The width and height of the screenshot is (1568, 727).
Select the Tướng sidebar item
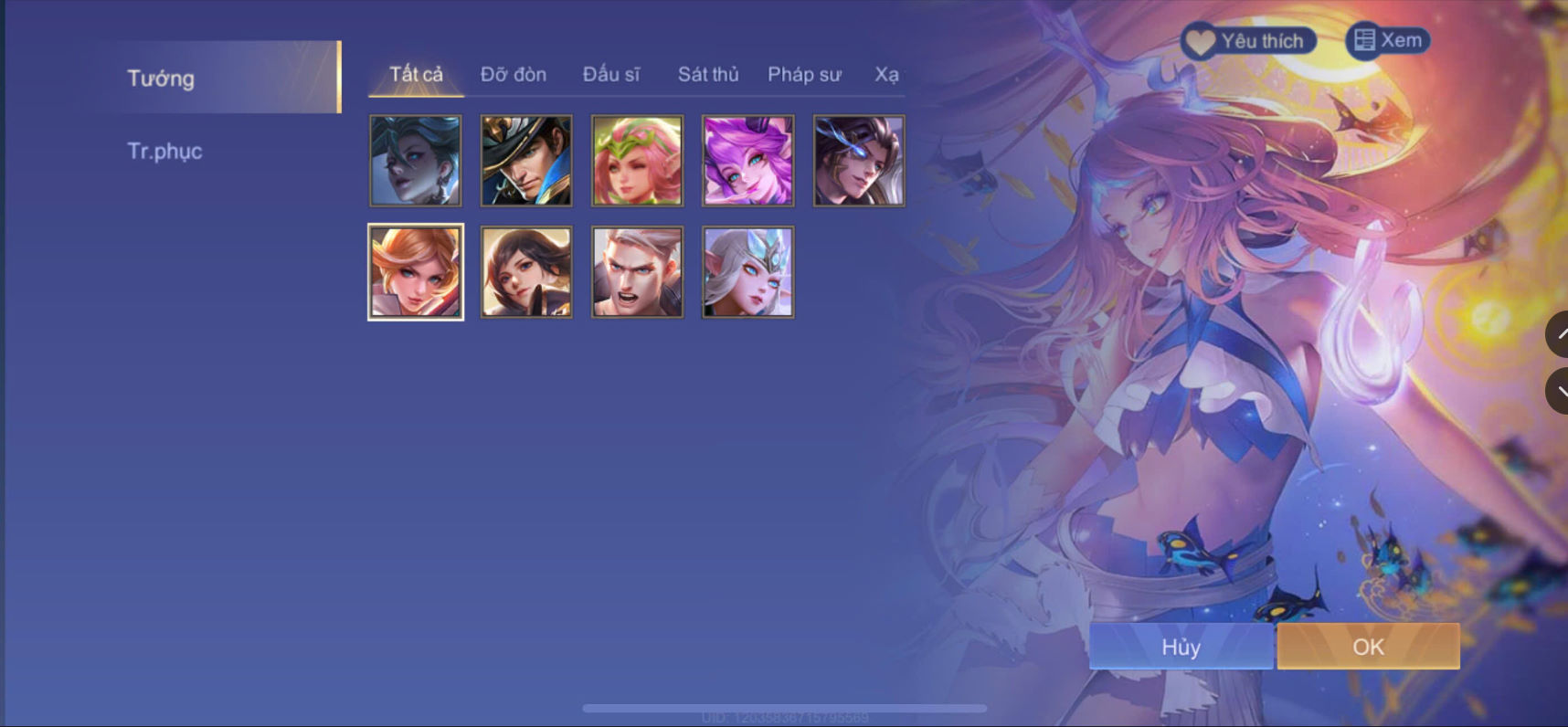[x=161, y=78]
